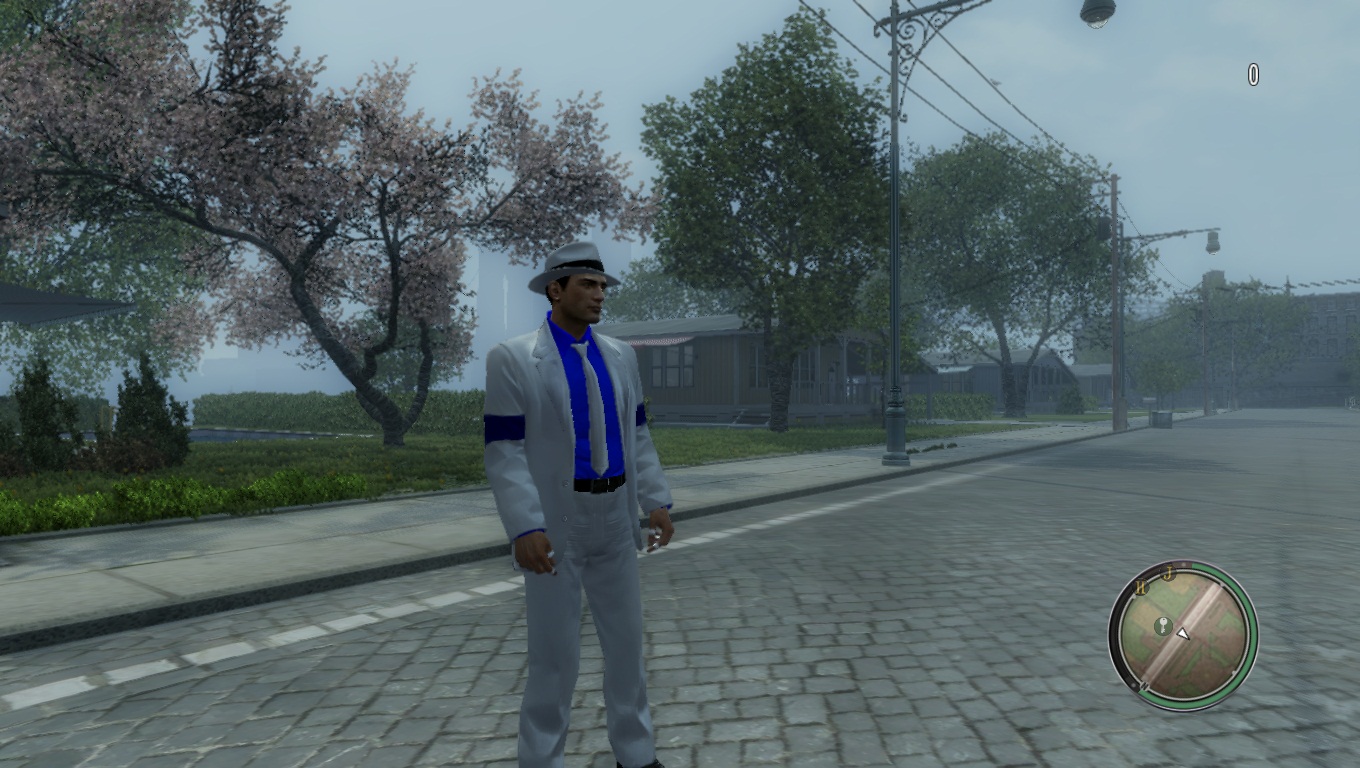Click the key objective marker on the minimap

[x=1164, y=625]
